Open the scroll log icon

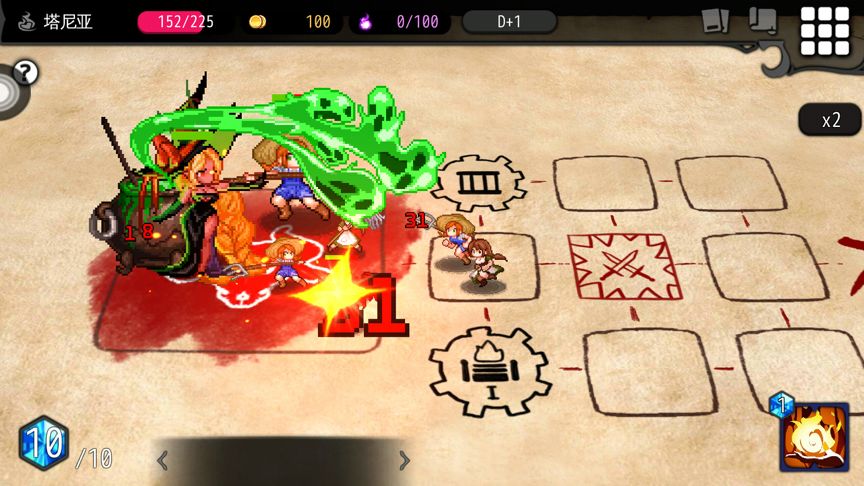point(763,21)
